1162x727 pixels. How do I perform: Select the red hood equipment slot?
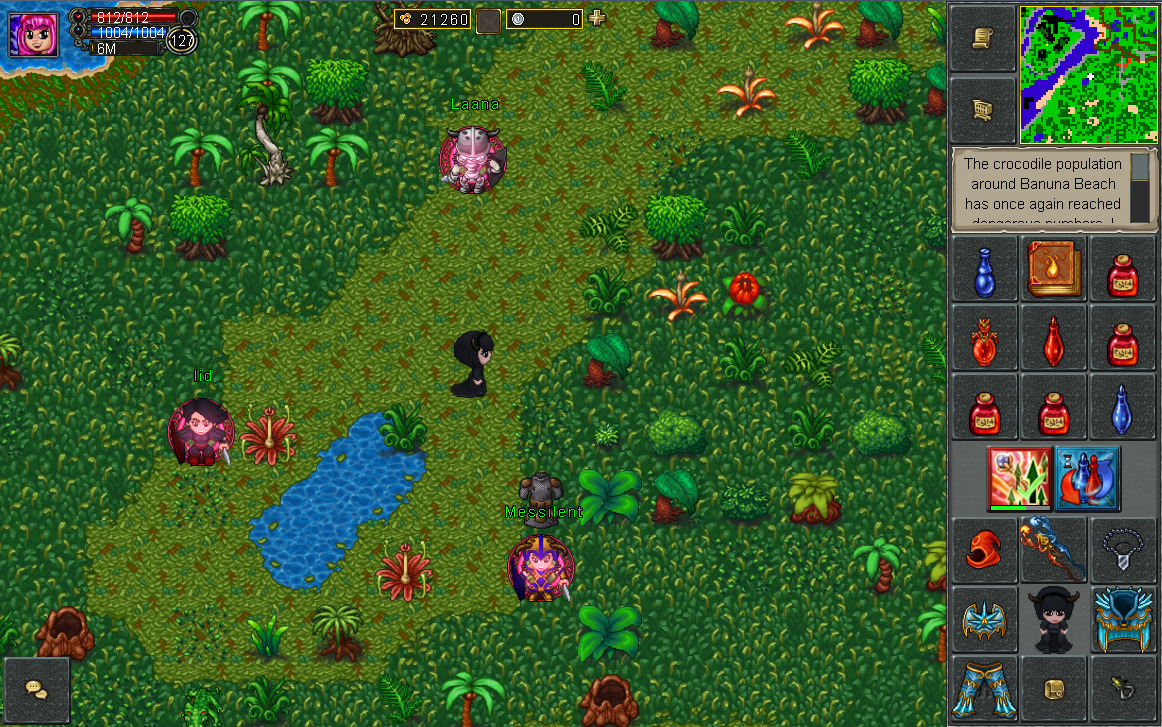point(984,549)
